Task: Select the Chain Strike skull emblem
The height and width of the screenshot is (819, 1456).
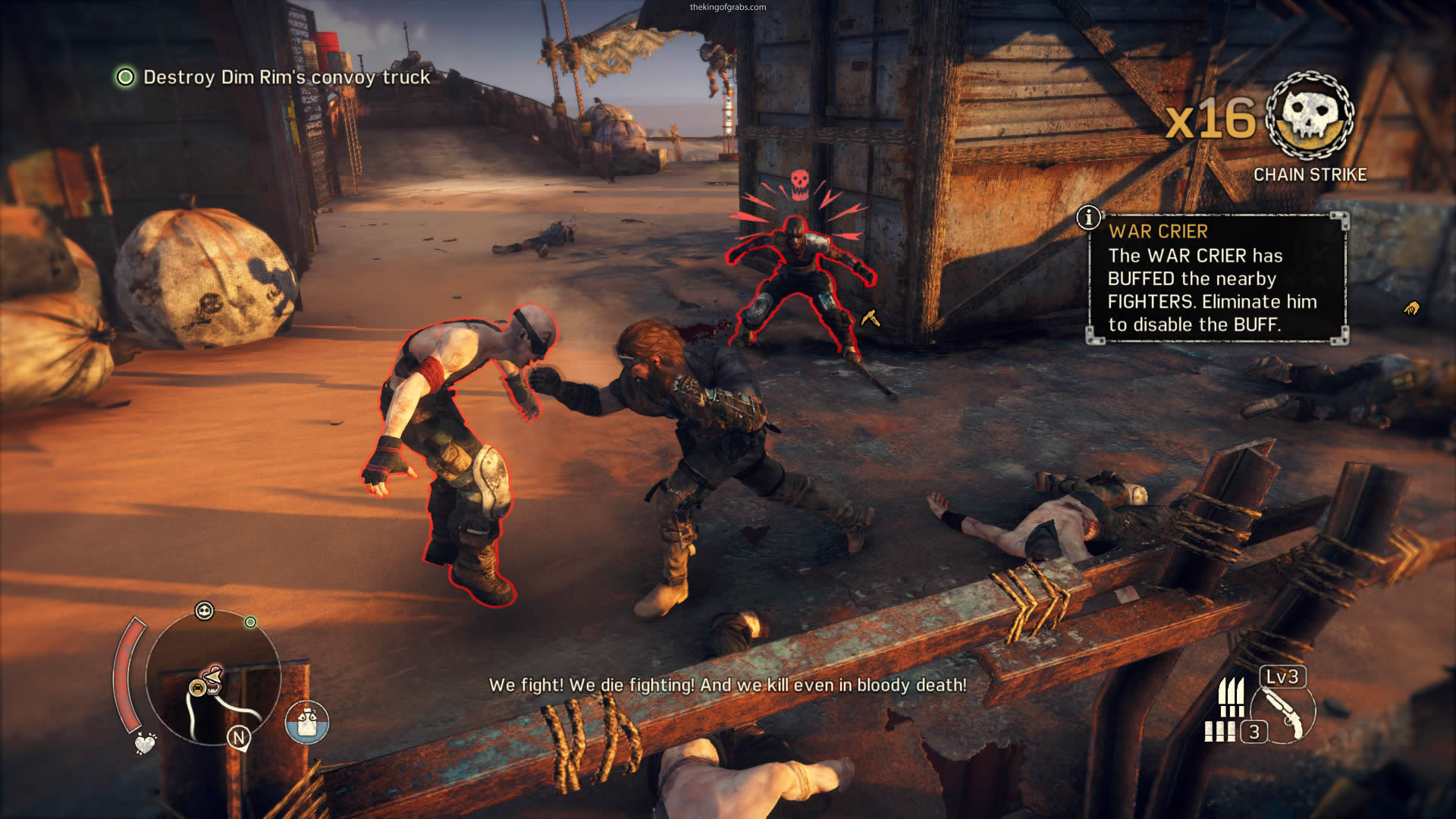Action: 1310,116
